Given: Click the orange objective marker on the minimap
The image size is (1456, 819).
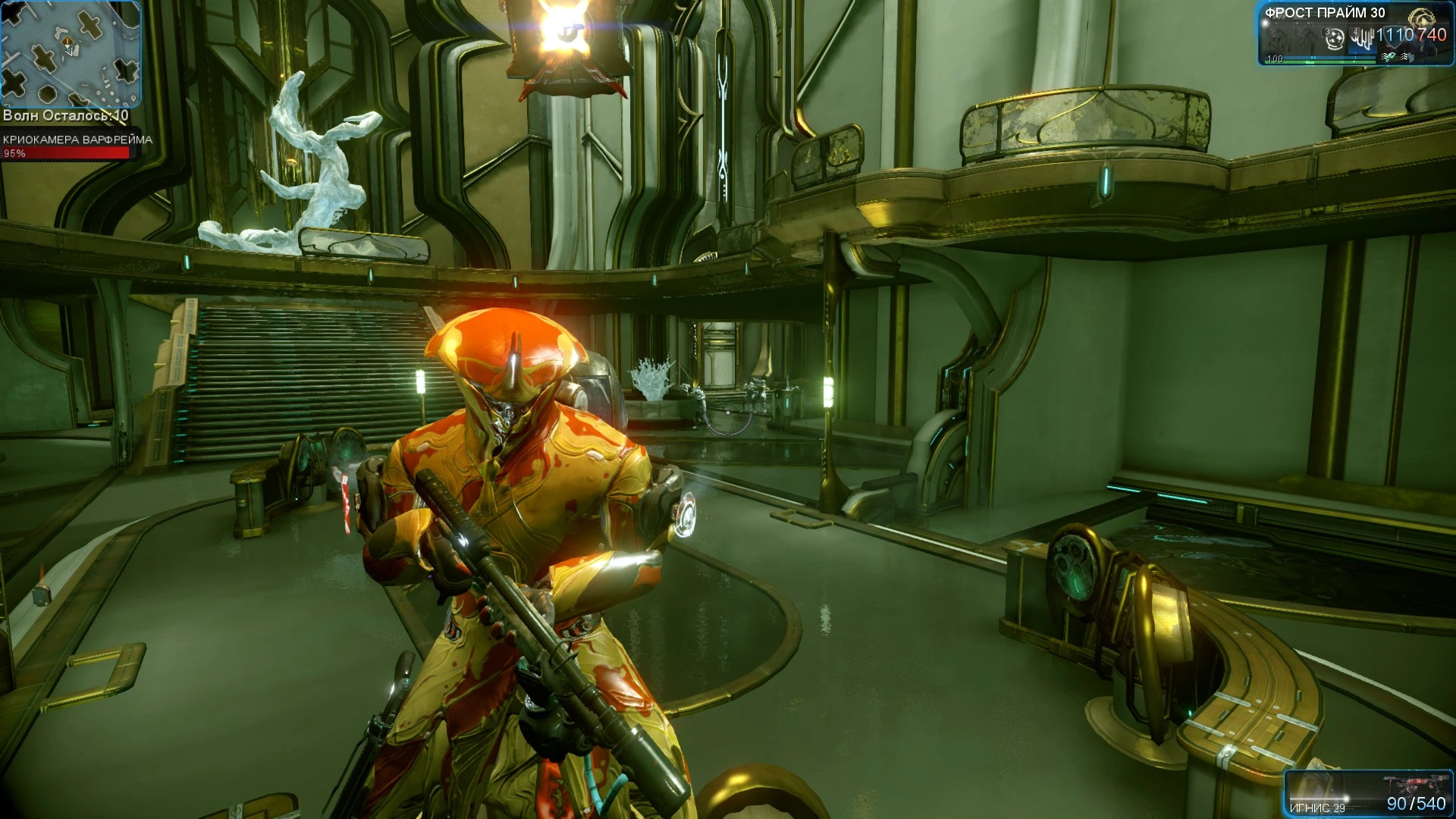Looking at the screenshot, I should [68, 42].
